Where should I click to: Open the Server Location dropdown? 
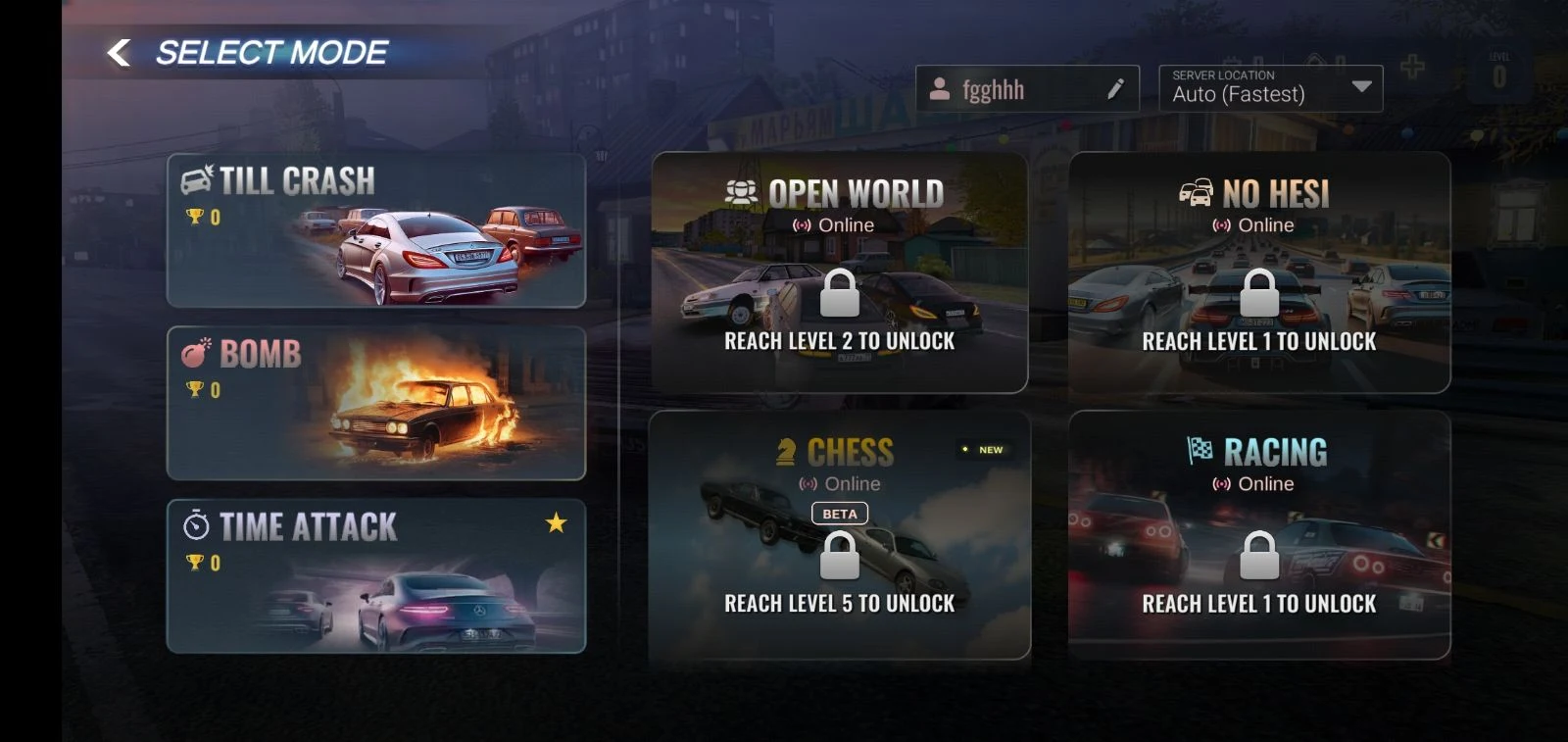point(1270,86)
